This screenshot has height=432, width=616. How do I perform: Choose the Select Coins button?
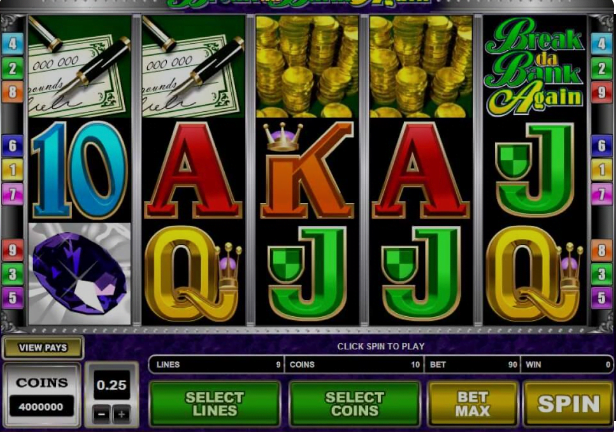(x=354, y=403)
